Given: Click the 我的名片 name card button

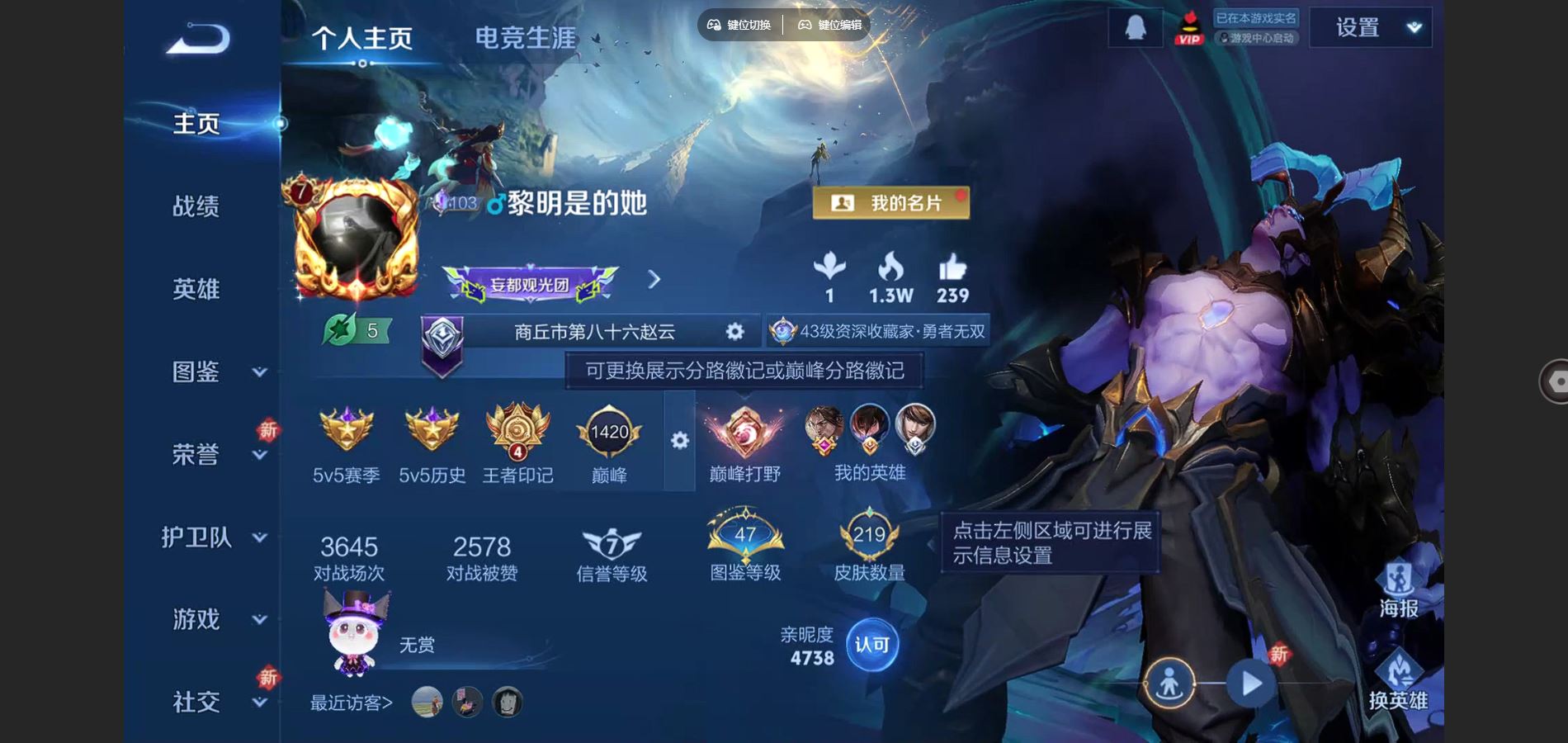Looking at the screenshot, I should 890,201.
